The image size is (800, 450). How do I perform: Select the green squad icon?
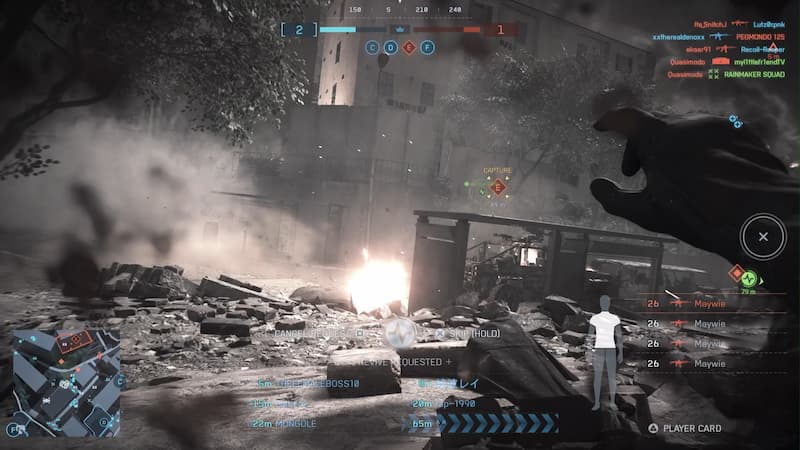point(749,279)
